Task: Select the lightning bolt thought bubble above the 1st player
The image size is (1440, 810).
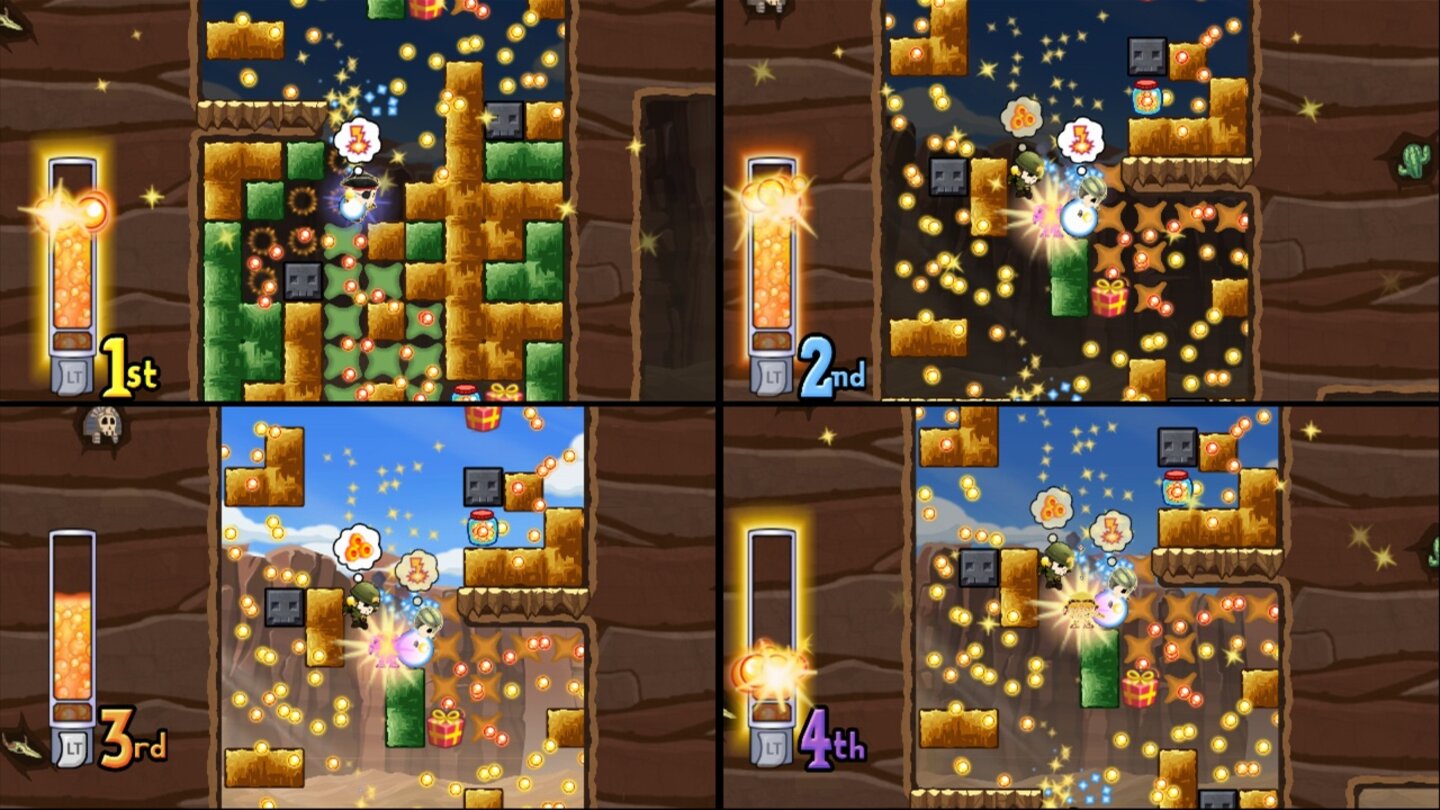Action: (x=360, y=137)
